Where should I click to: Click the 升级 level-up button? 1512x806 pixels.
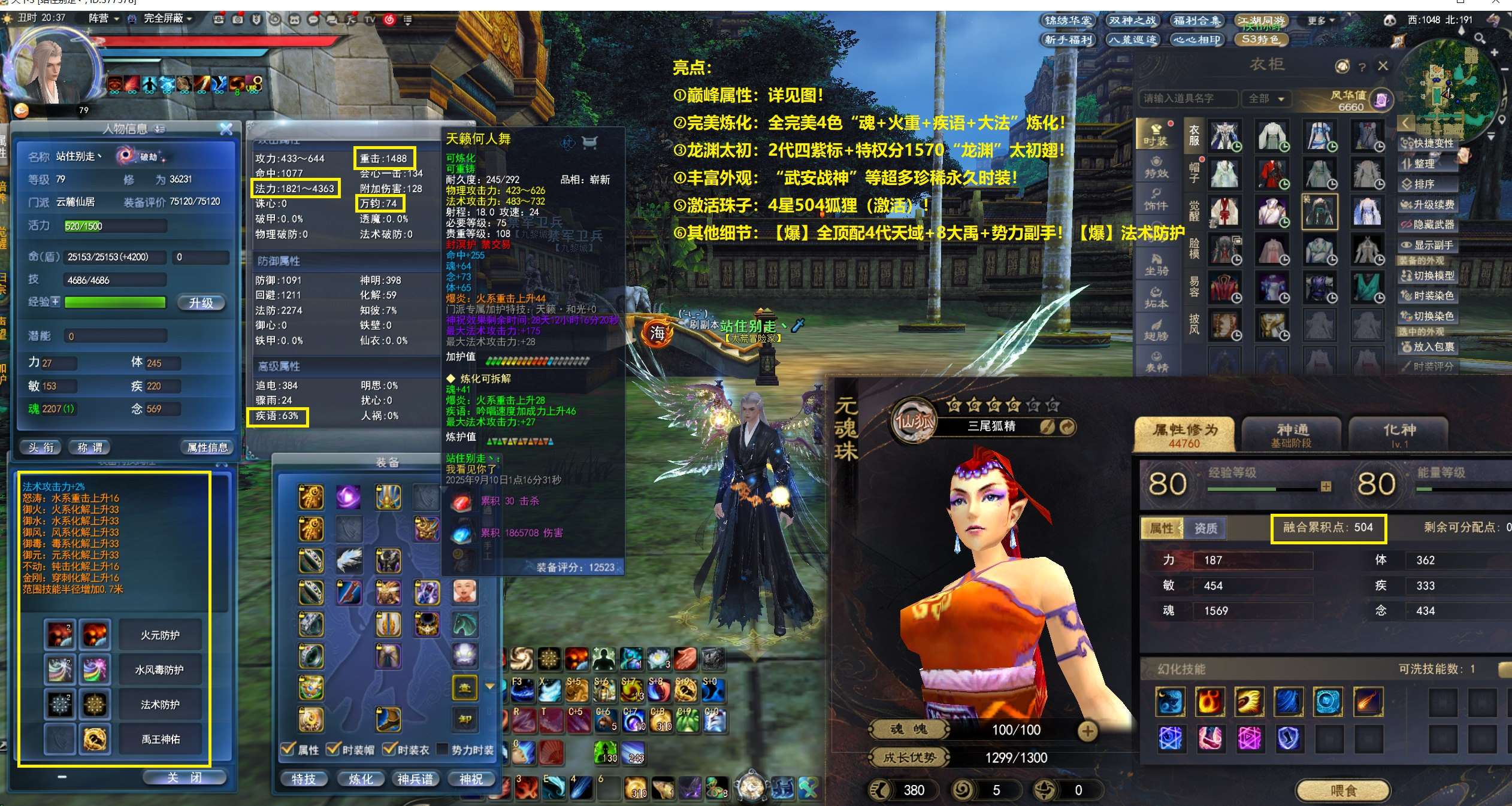click(201, 303)
